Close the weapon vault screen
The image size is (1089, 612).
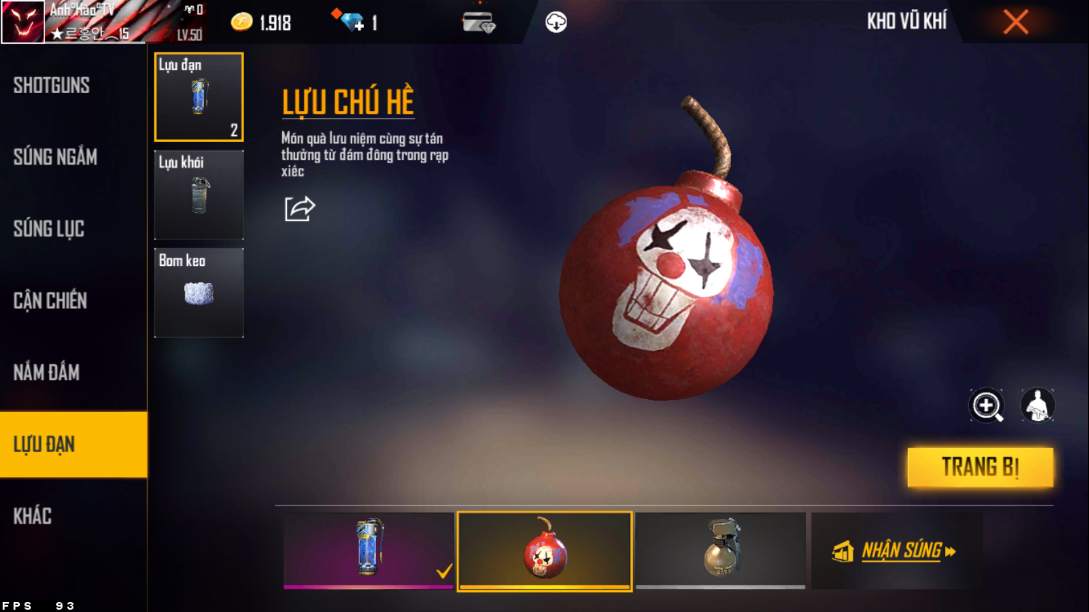coord(1015,22)
